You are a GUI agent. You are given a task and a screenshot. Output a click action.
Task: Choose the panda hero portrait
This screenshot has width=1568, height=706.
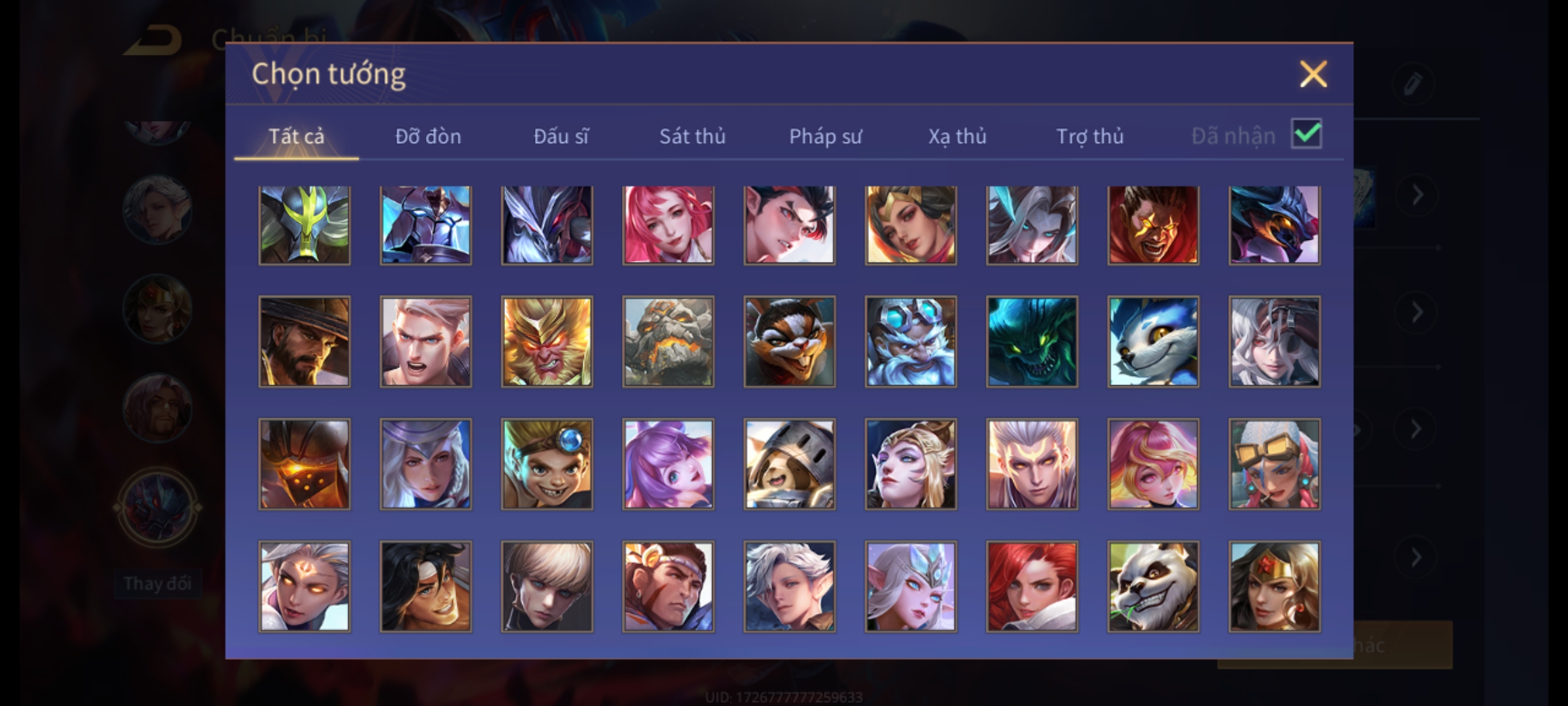pyautogui.click(x=1153, y=586)
